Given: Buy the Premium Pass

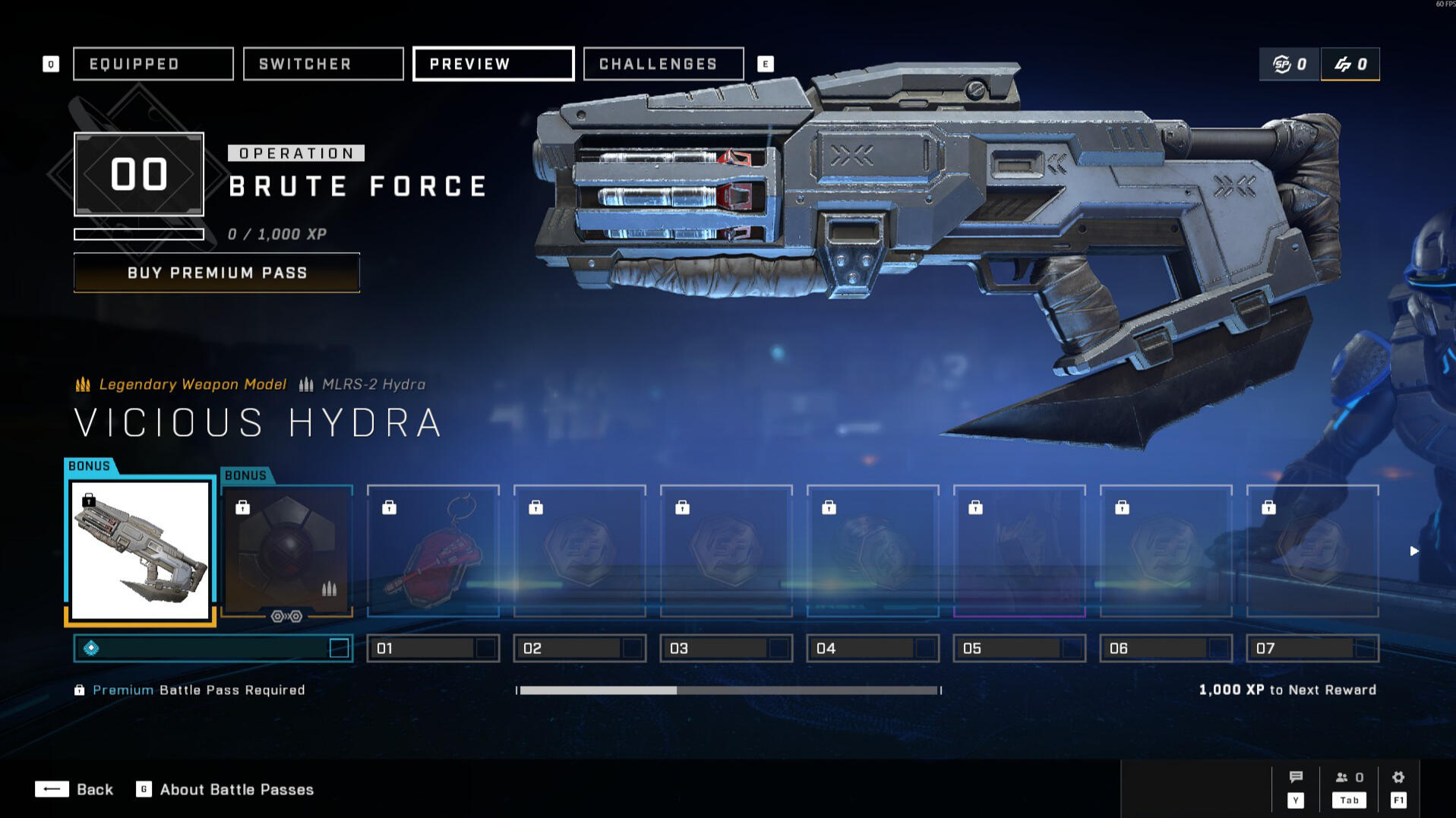Looking at the screenshot, I should point(216,273).
